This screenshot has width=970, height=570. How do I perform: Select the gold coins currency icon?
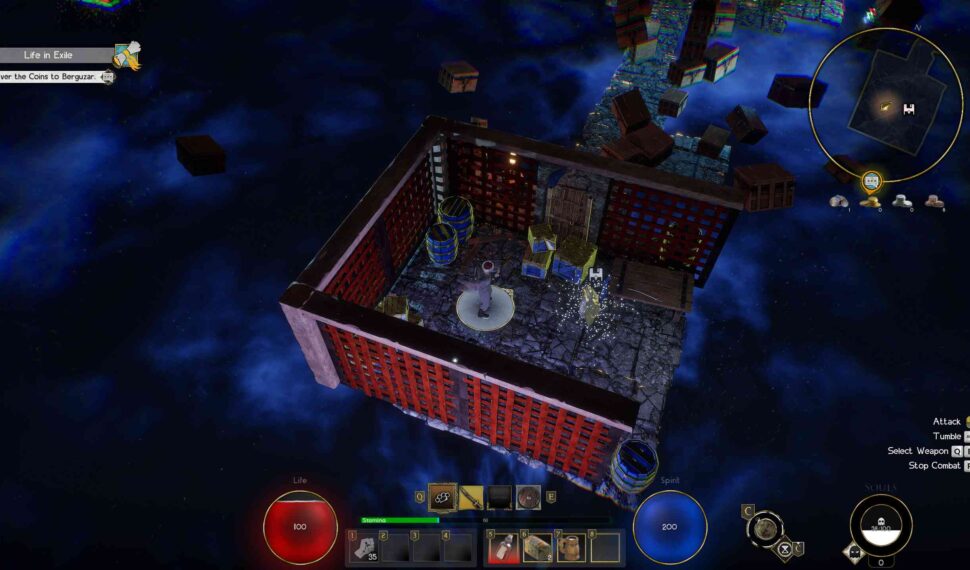(871, 202)
